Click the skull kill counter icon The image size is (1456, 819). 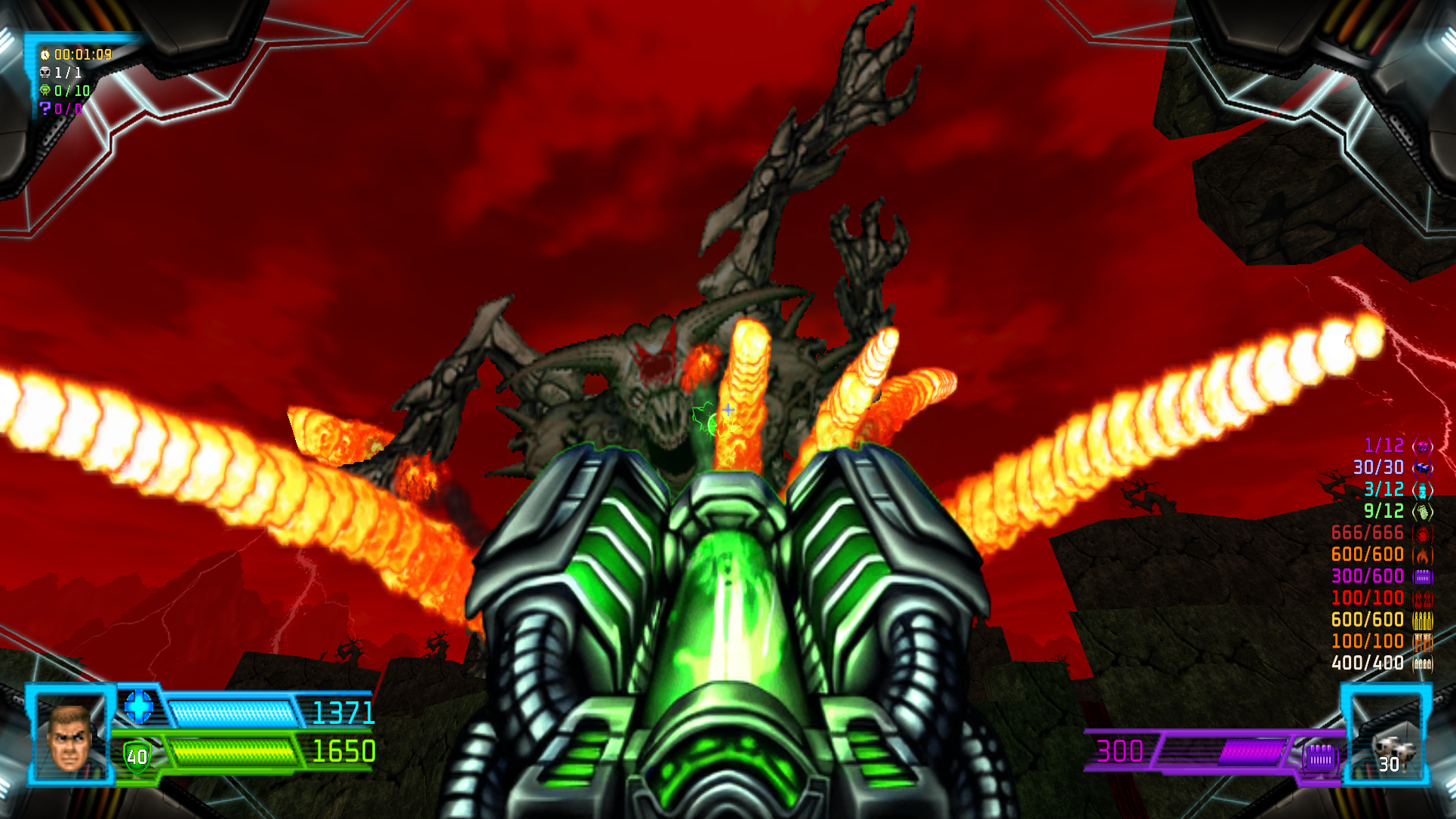coord(45,72)
